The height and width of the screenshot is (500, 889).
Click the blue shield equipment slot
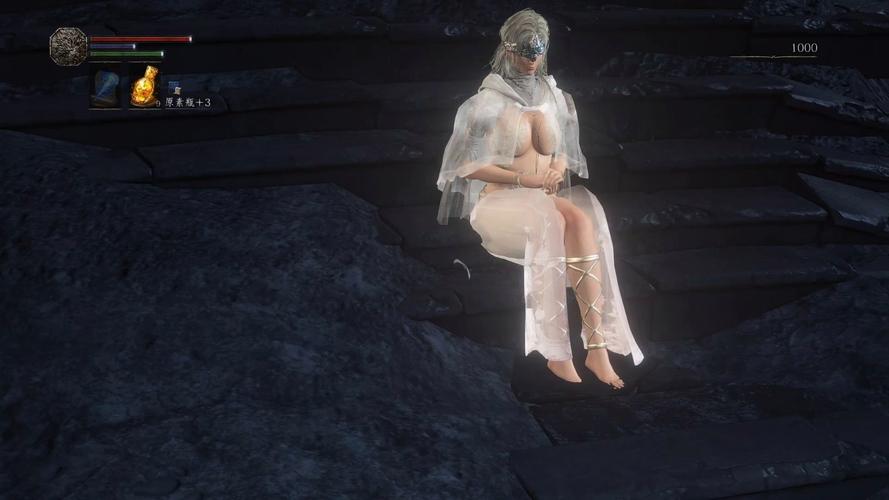pyautogui.click(x=105, y=88)
